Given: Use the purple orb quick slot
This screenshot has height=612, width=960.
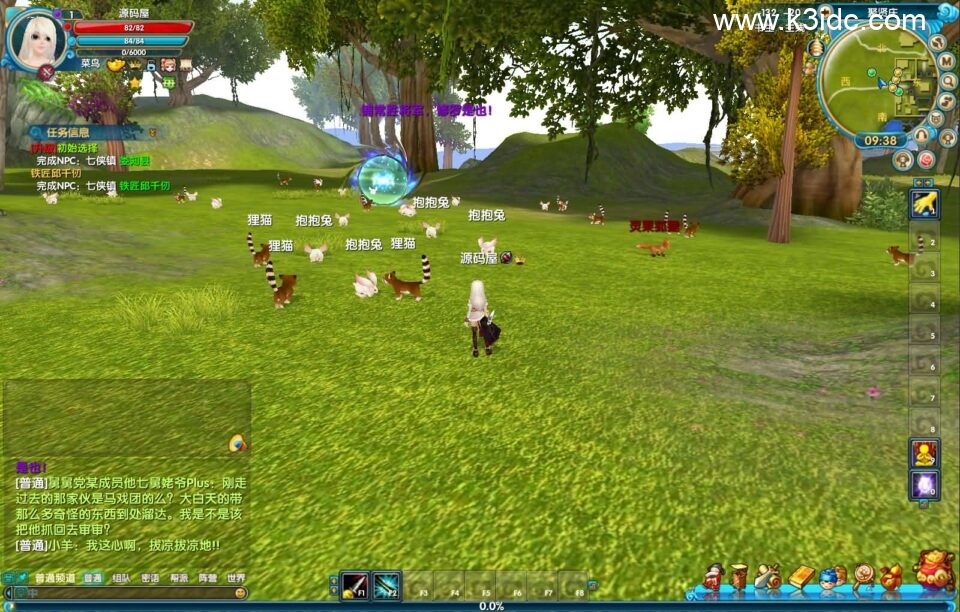Looking at the screenshot, I should click(923, 485).
